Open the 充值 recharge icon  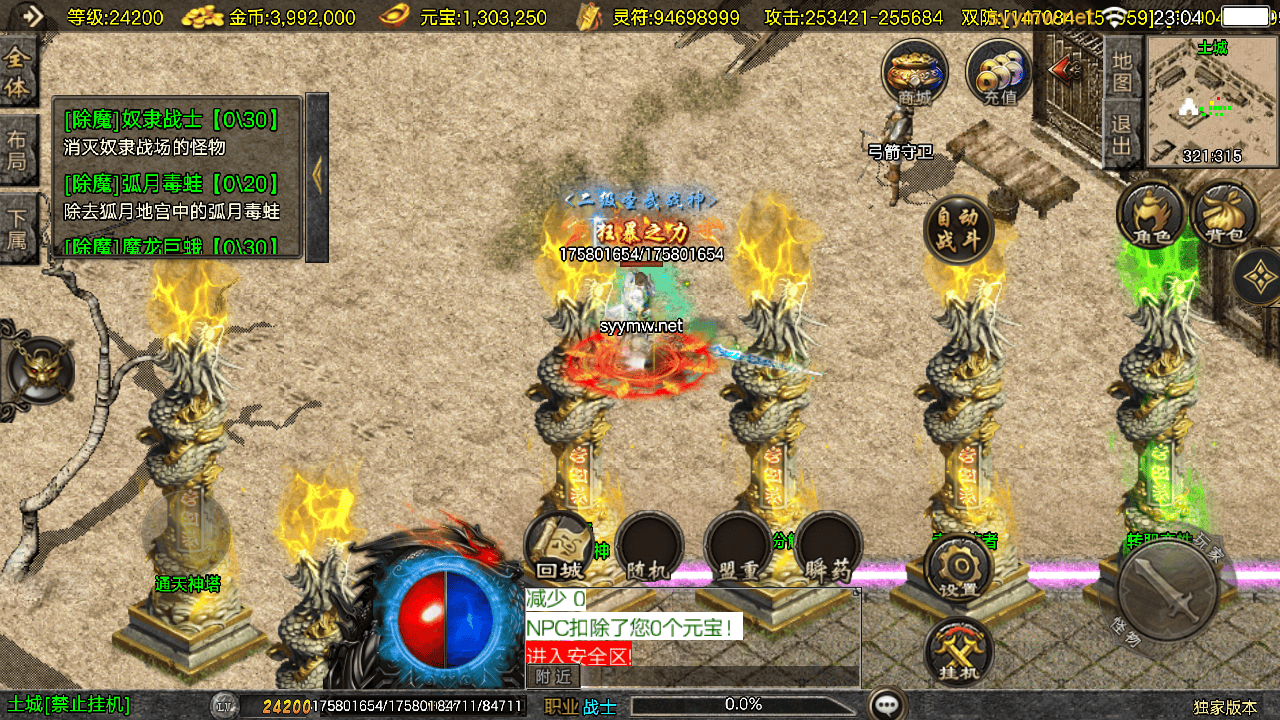(999, 73)
